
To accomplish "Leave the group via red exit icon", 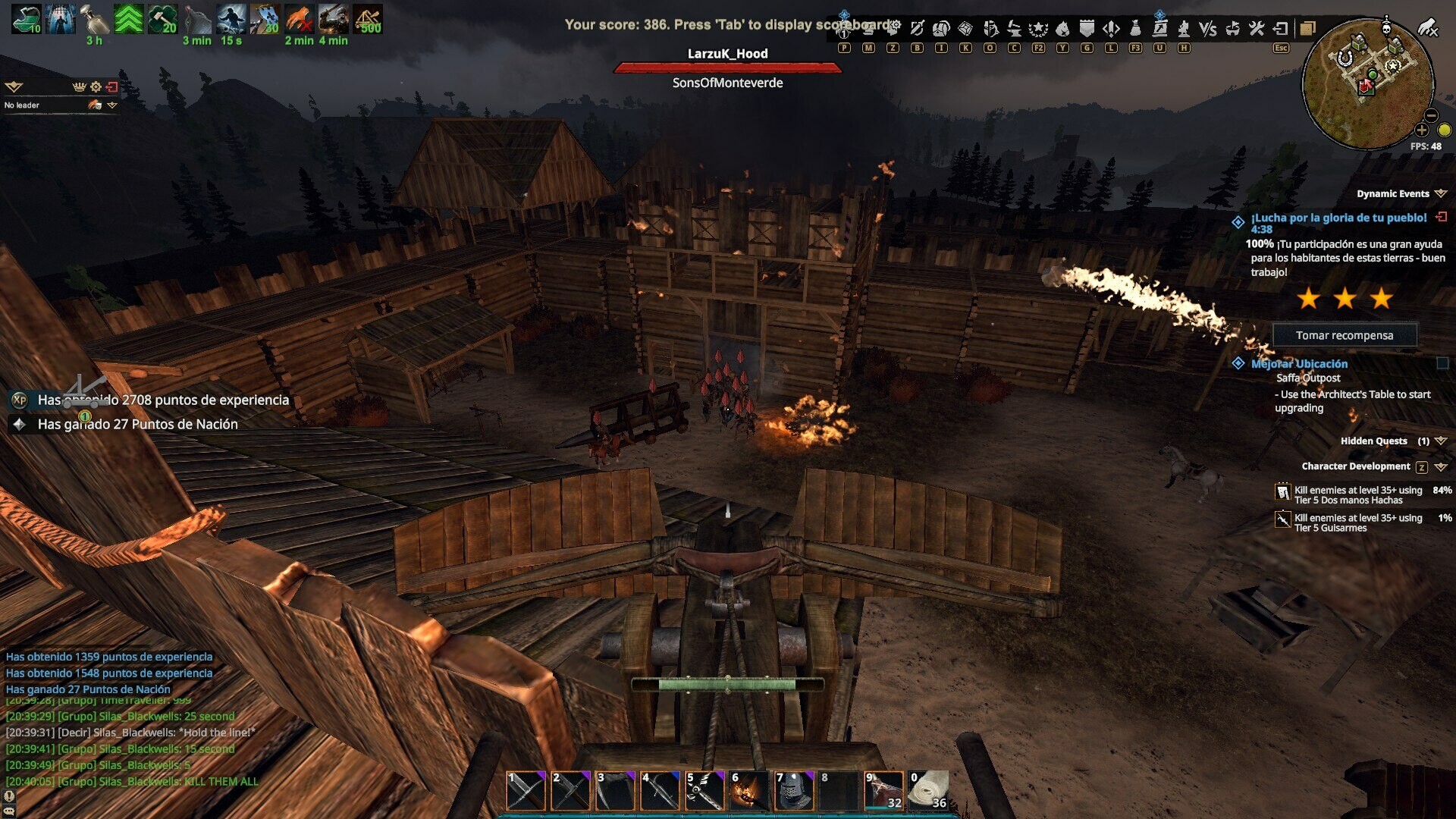I will pos(112,86).
